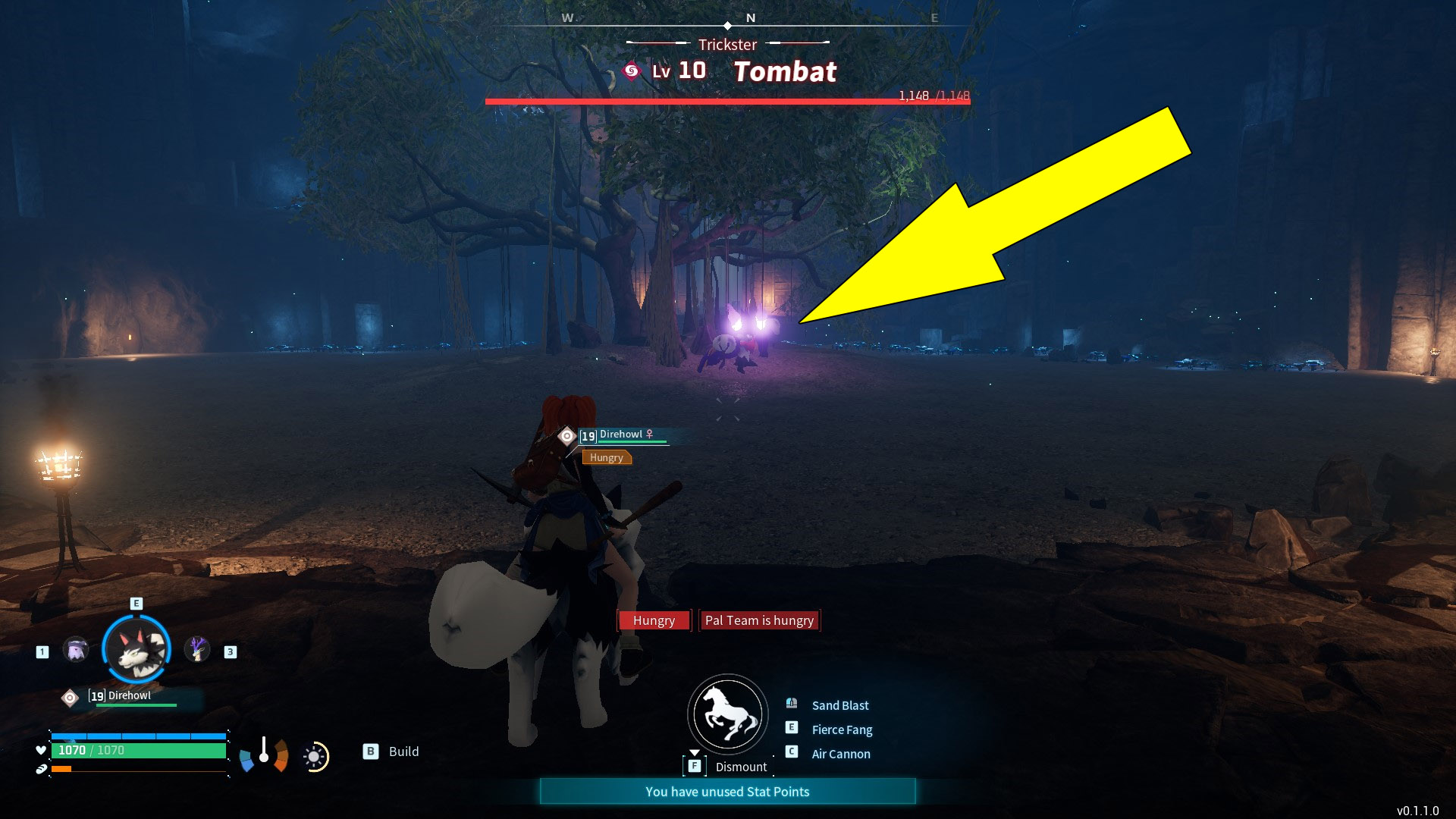Viewport: 1456px width, 819px height.
Task: Toggle Build mode via the B prompt
Action: [371, 752]
